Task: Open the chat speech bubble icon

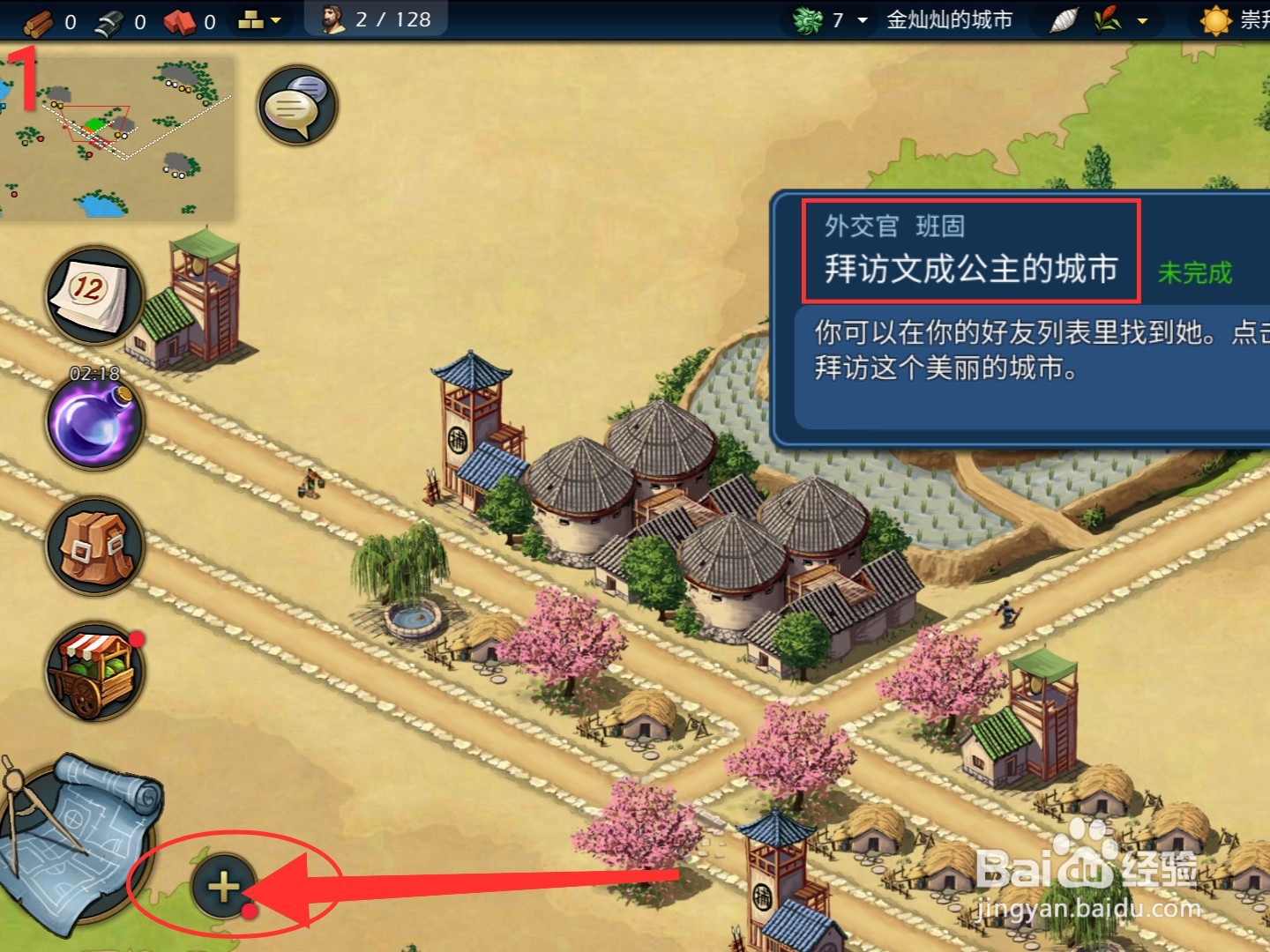Action: [295, 104]
